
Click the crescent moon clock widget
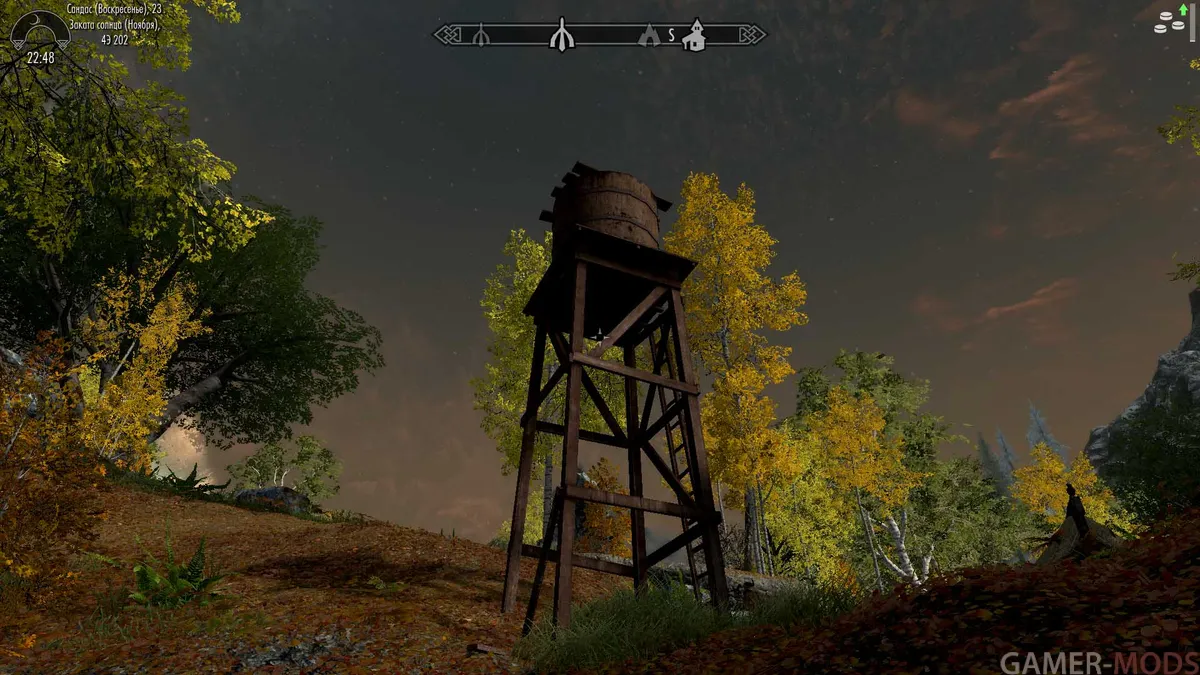coord(40,30)
